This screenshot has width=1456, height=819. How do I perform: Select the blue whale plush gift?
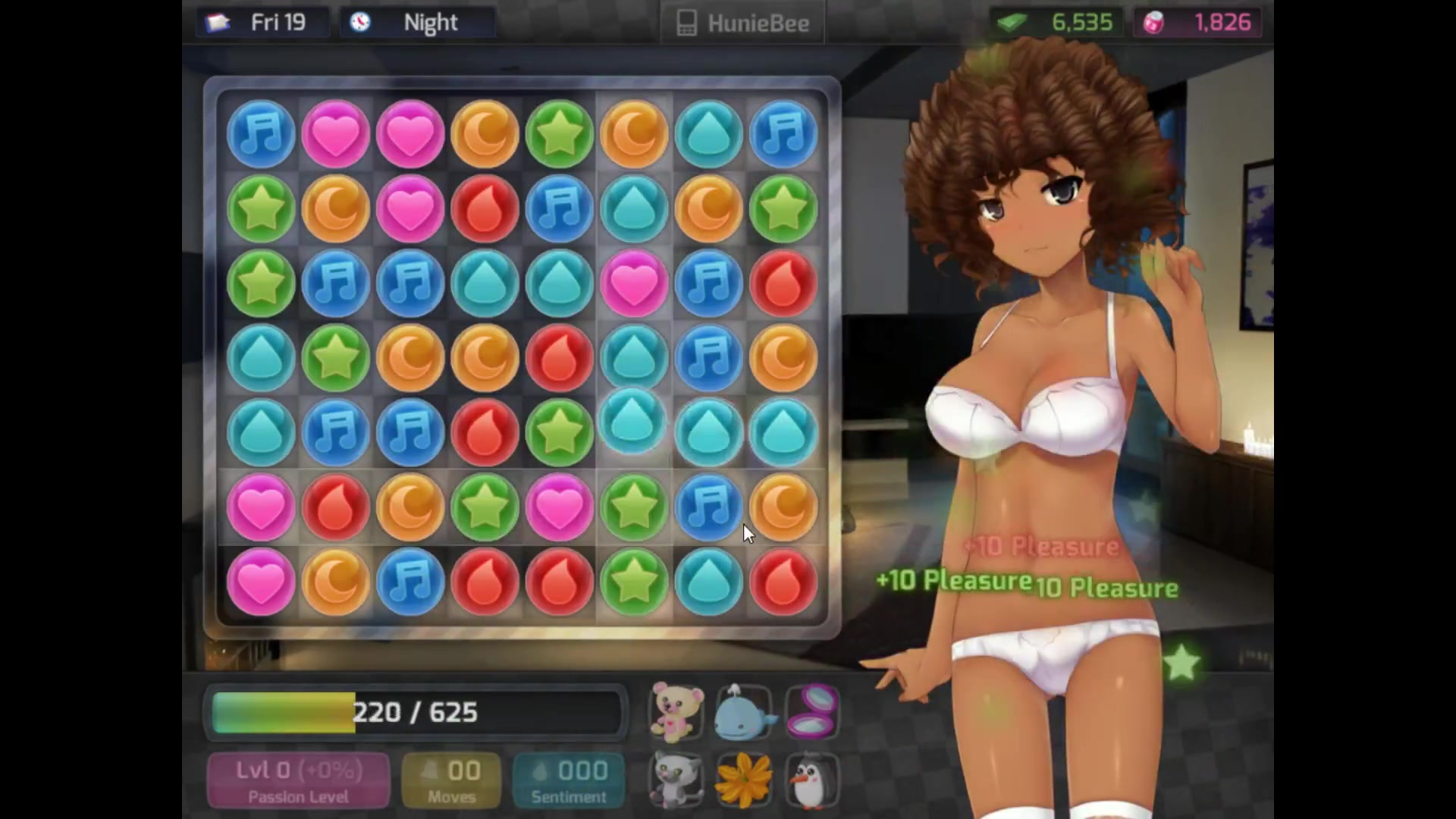point(744,711)
